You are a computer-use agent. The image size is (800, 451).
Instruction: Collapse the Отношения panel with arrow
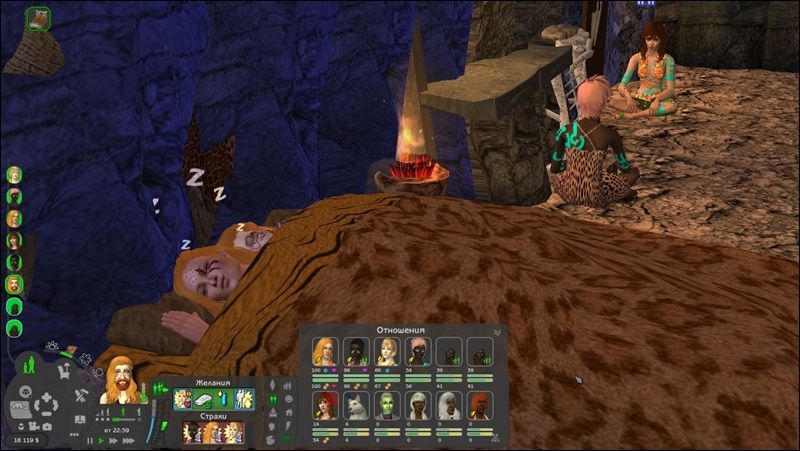(497, 331)
